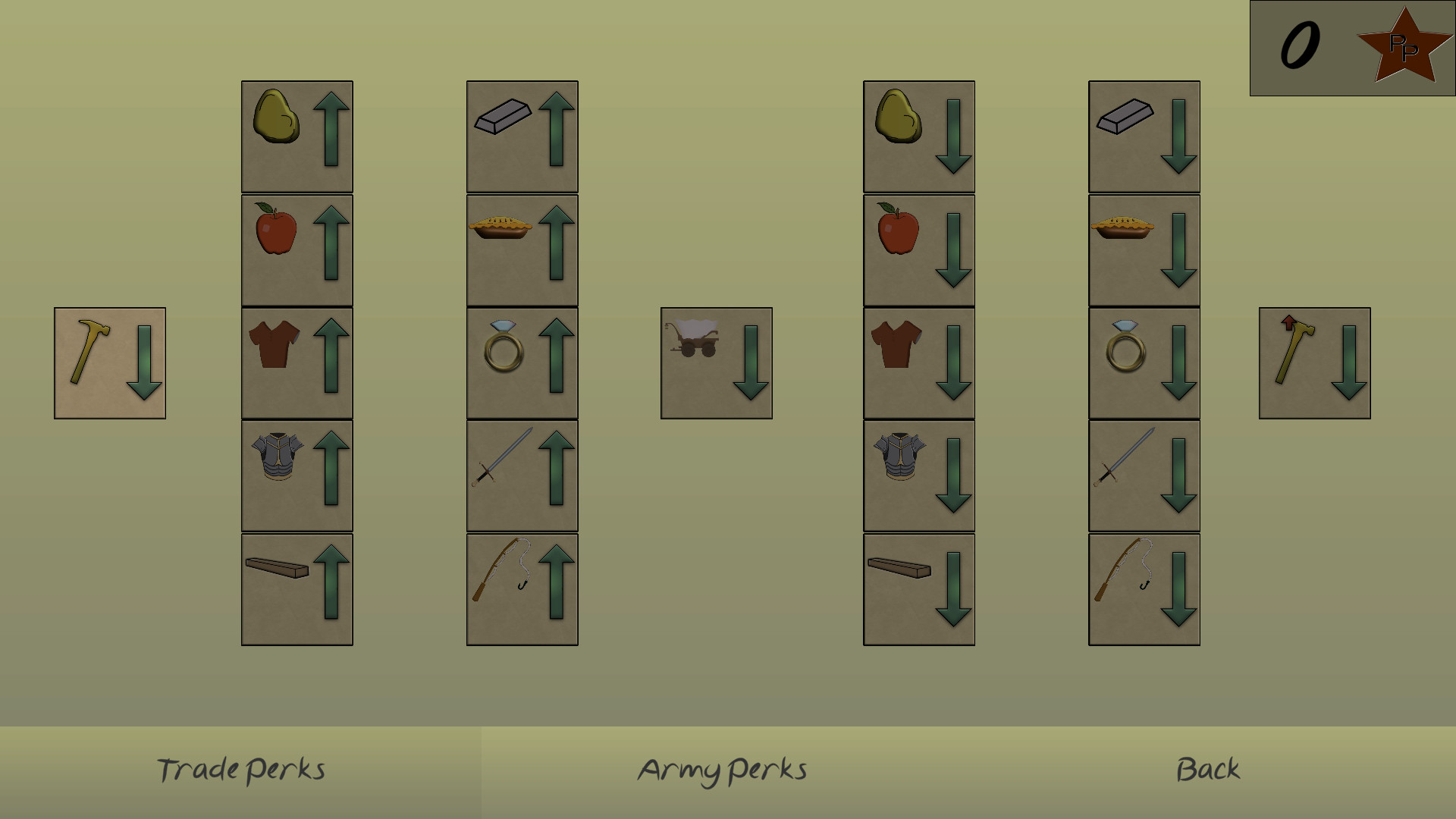
Task: Select the armor chestplate upgrade tile
Action: (x=296, y=474)
